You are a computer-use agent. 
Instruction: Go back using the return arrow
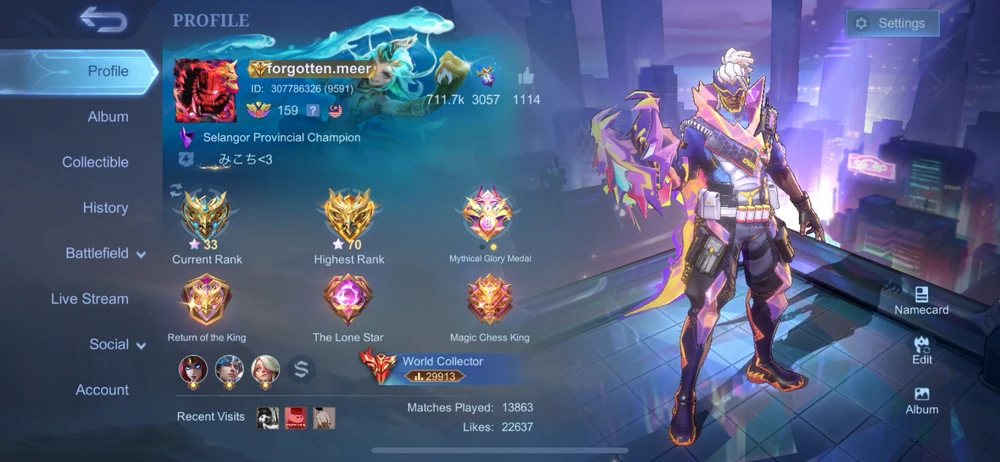[102, 19]
